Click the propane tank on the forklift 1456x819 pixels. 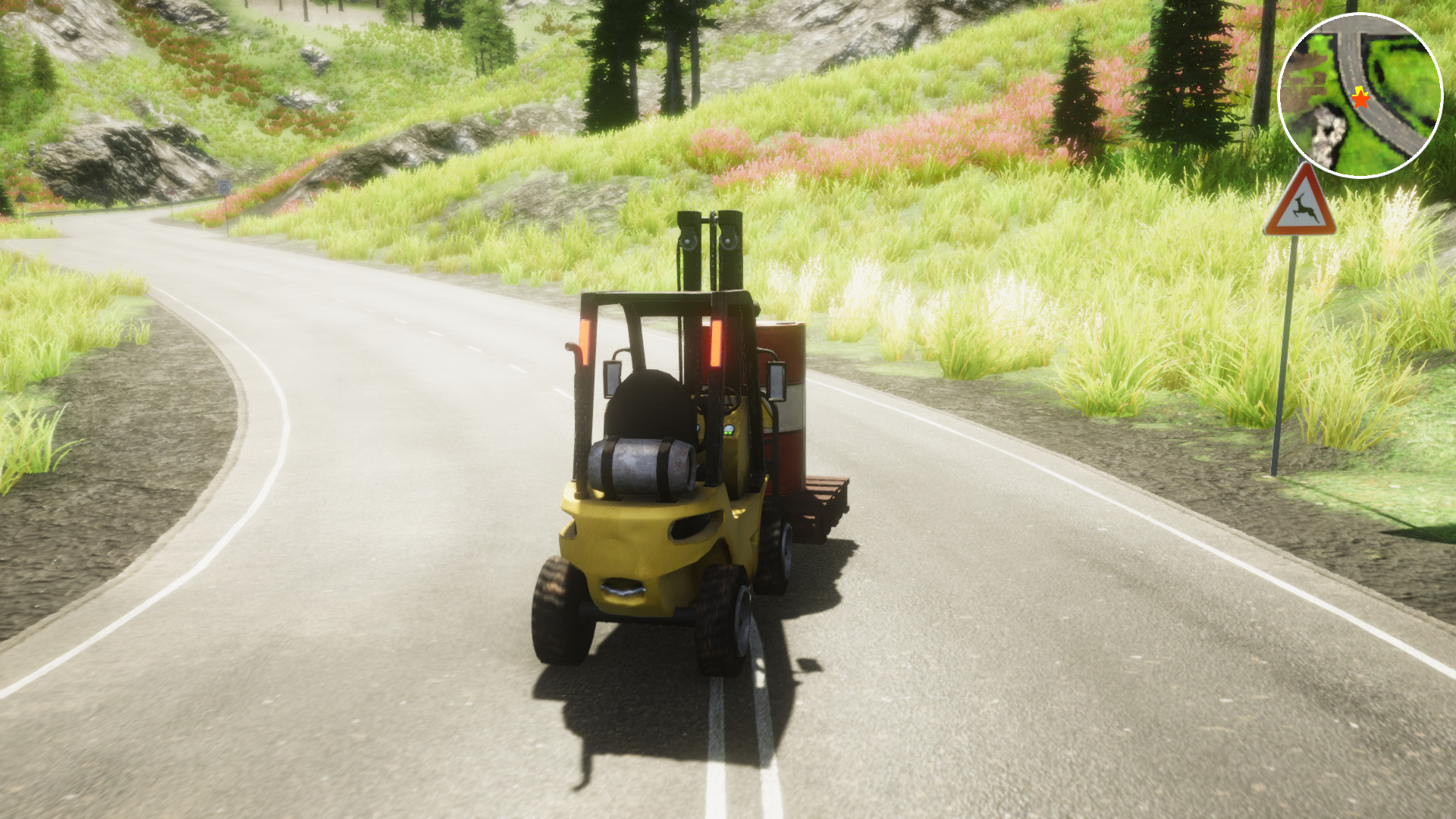click(x=641, y=465)
